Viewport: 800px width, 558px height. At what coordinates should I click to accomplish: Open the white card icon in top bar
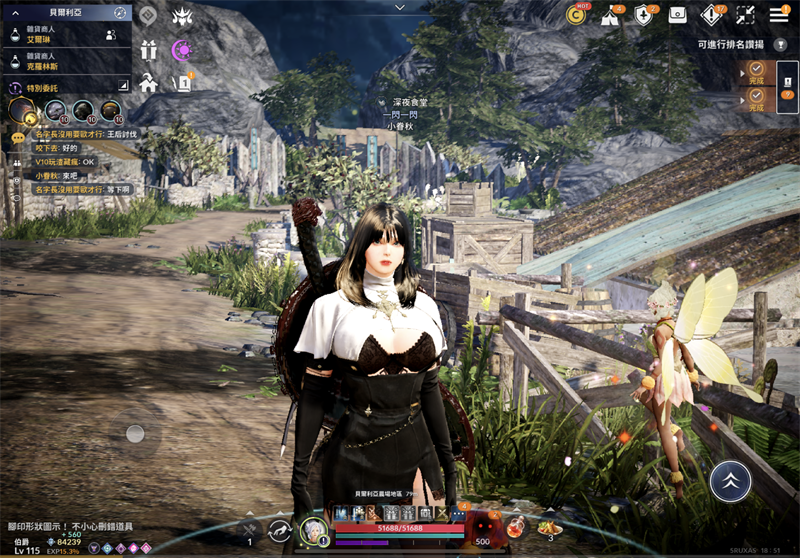(x=678, y=15)
